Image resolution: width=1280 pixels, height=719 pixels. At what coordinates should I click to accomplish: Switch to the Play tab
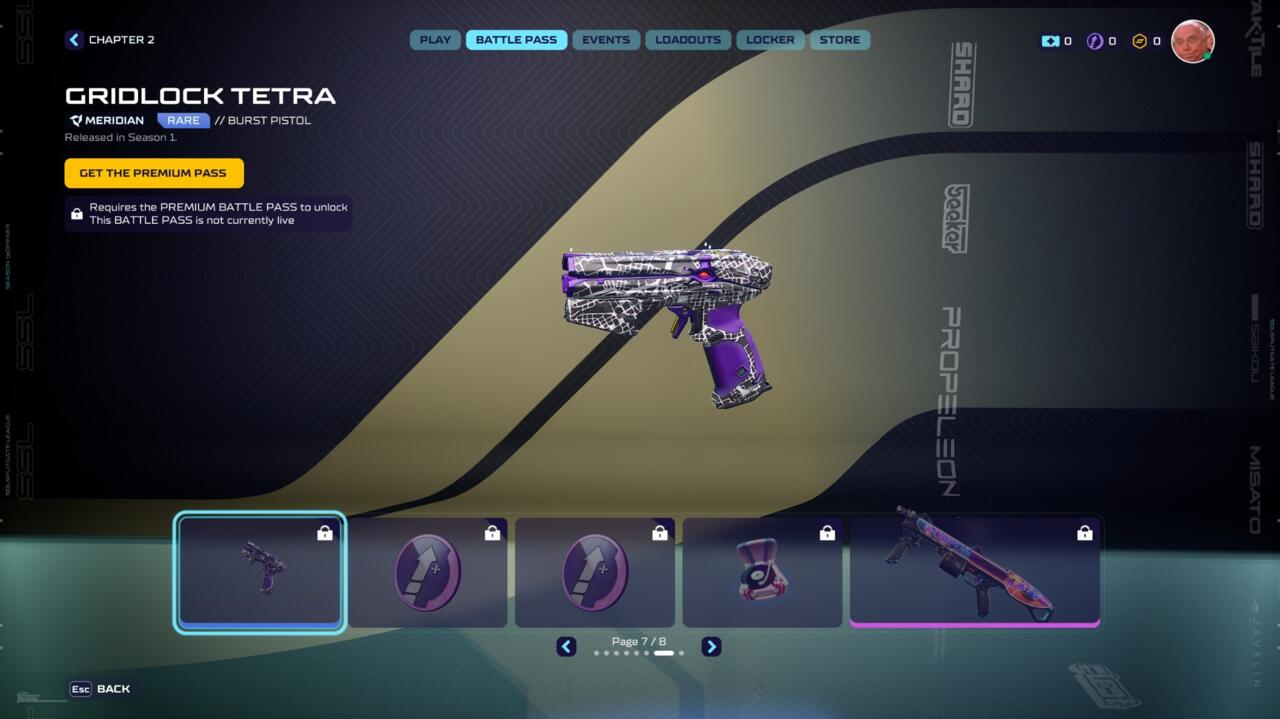[x=435, y=40]
